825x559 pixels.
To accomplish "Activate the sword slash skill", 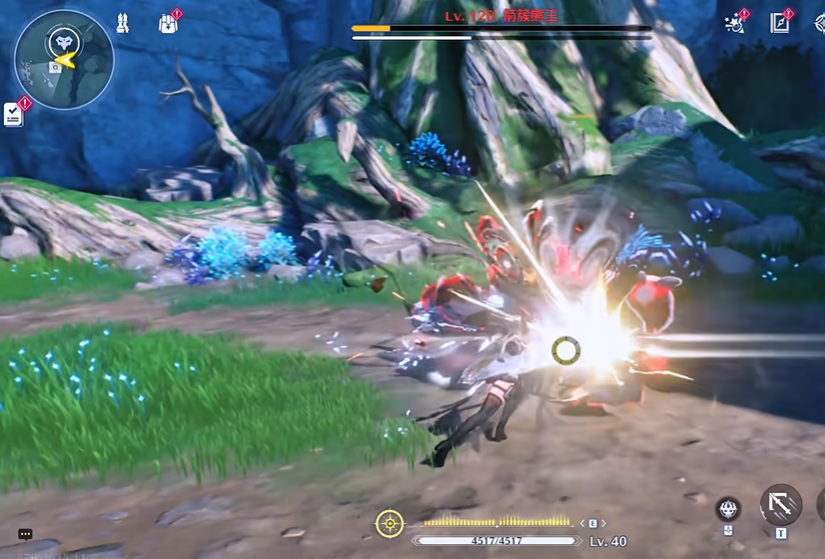I will pos(780,505).
